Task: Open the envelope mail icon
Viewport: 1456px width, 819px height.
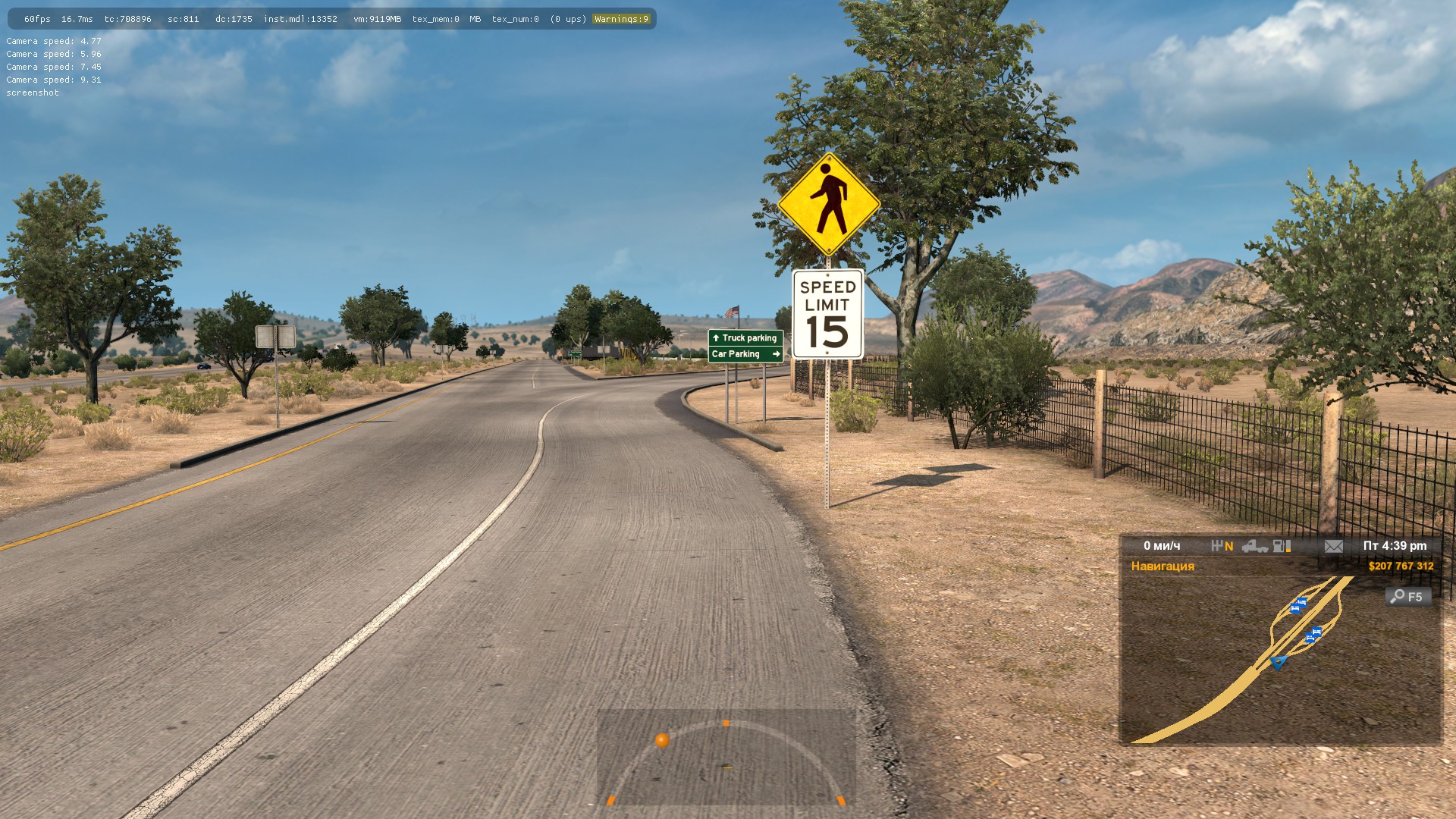Action: click(x=1333, y=546)
